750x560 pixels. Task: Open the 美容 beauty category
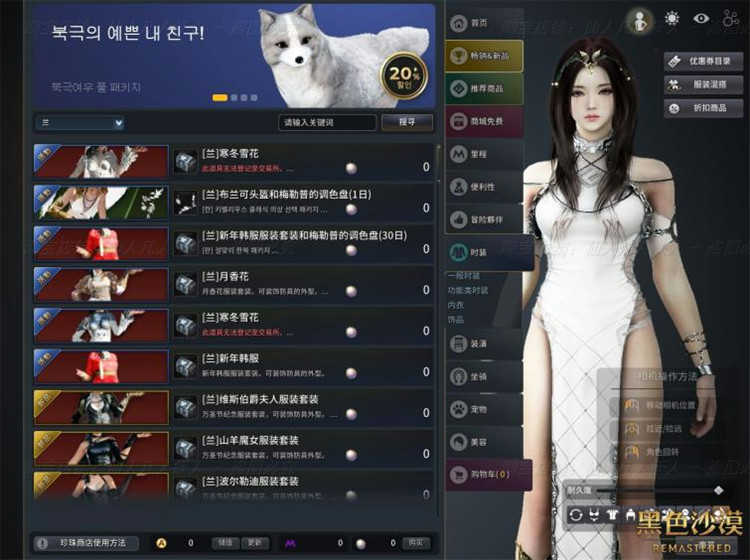tap(483, 441)
